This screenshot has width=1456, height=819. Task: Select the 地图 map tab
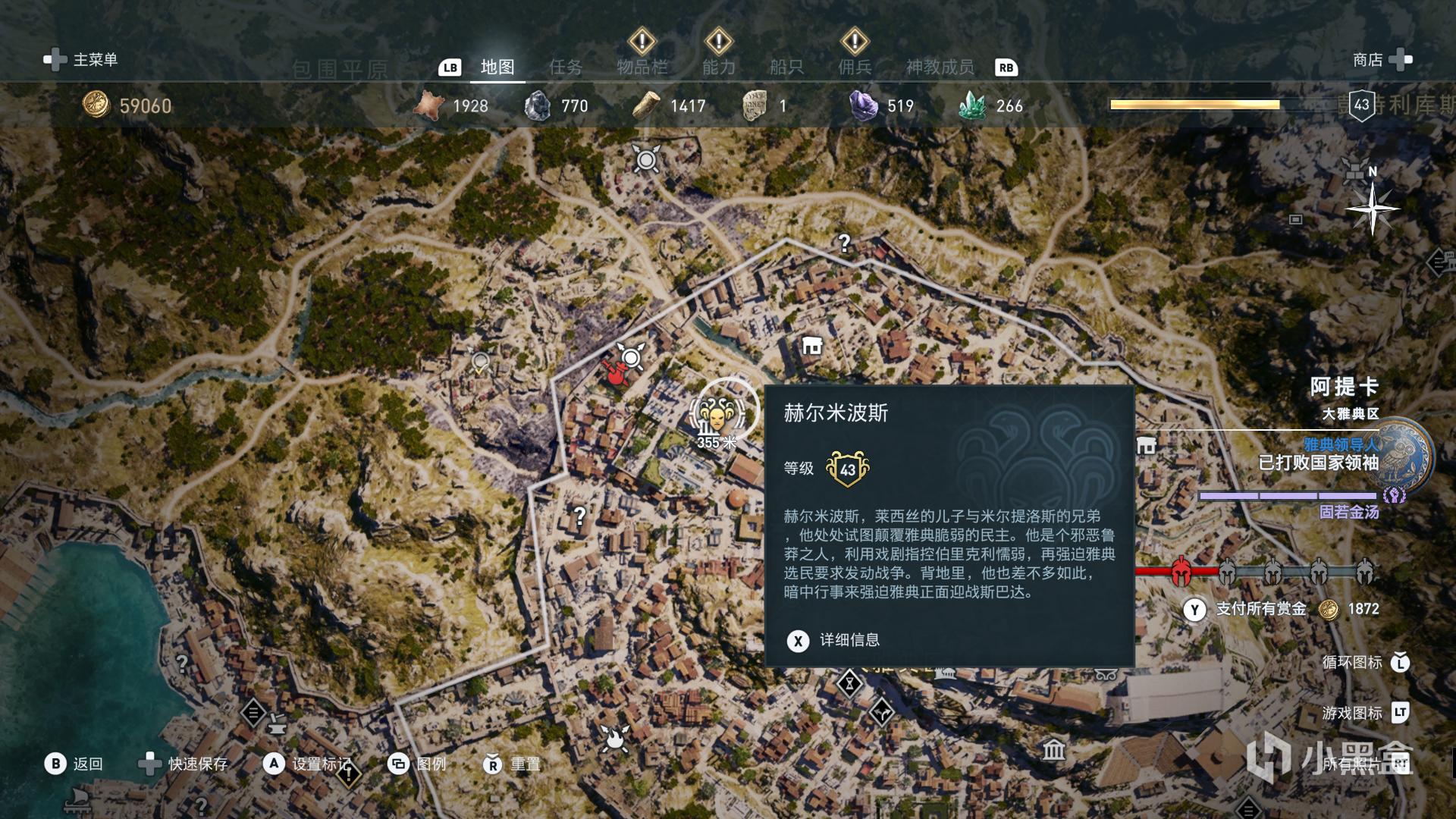coord(497,67)
